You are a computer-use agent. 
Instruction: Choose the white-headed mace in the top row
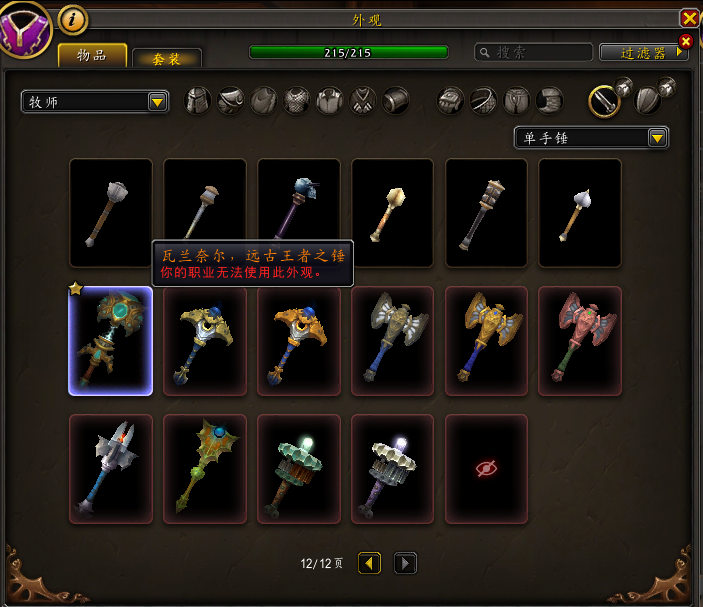tap(580, 213)
